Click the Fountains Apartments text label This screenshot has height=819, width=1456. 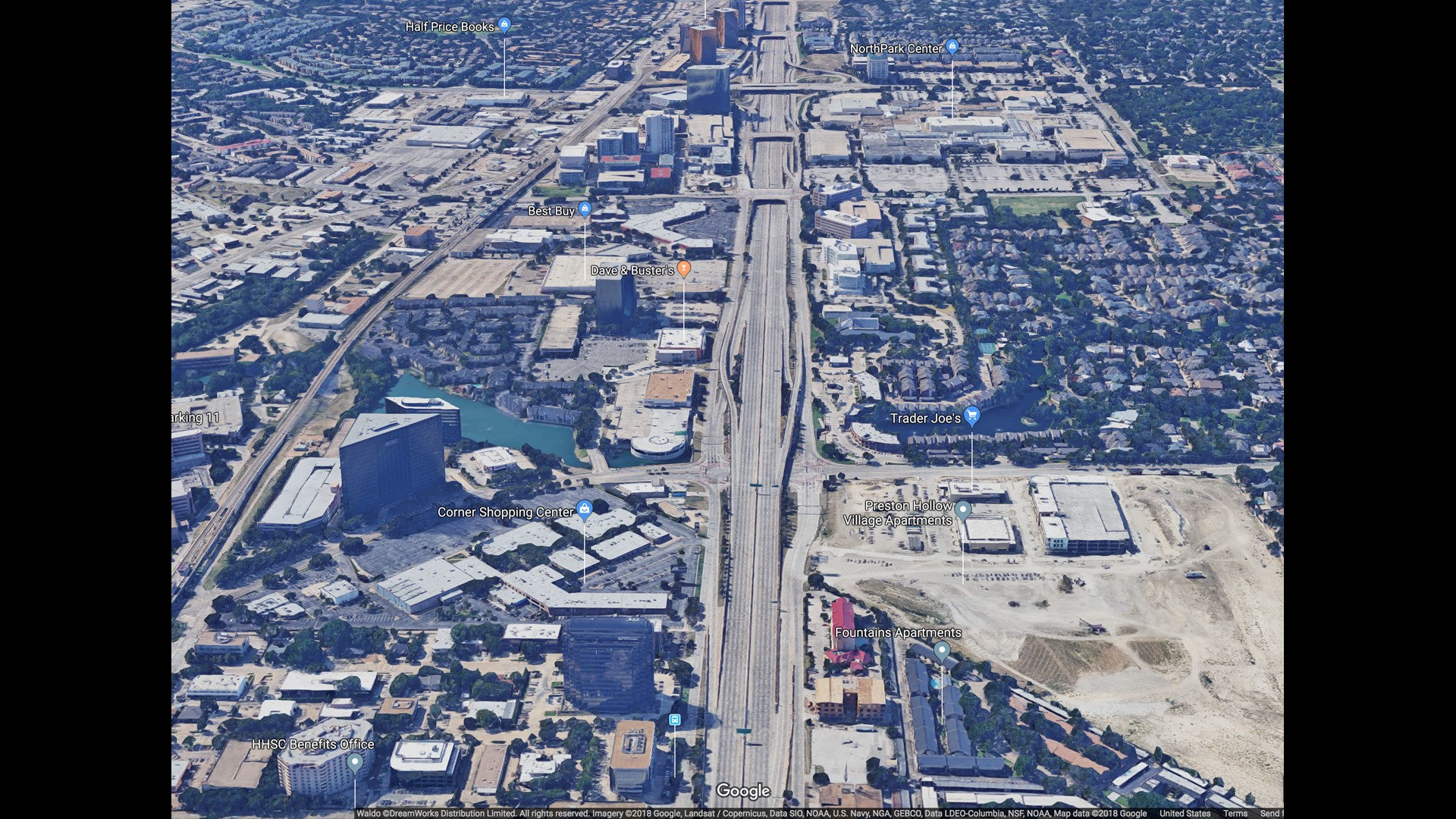click(897, 632)
